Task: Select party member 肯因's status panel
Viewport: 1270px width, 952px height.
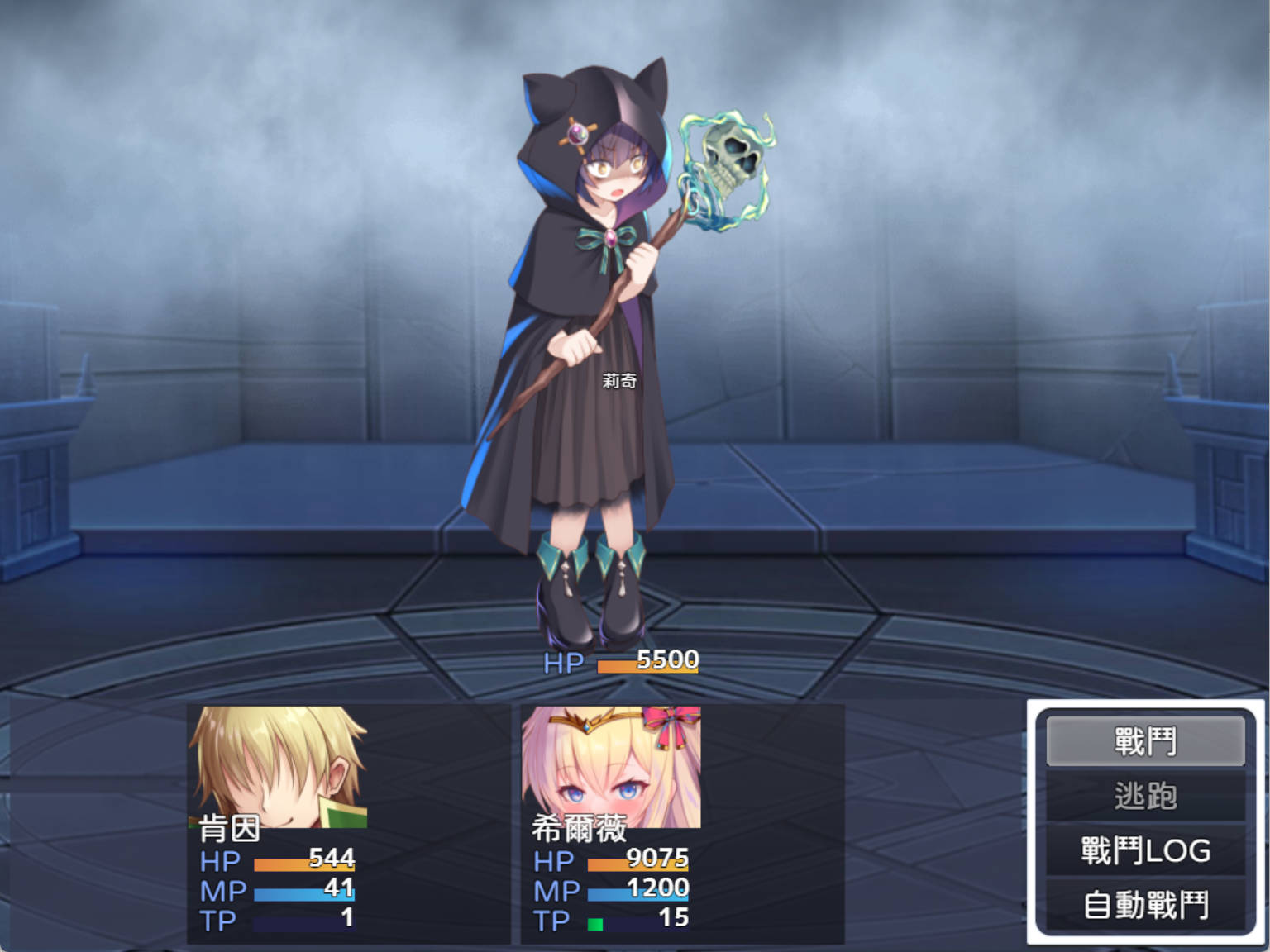Action: 348,823
